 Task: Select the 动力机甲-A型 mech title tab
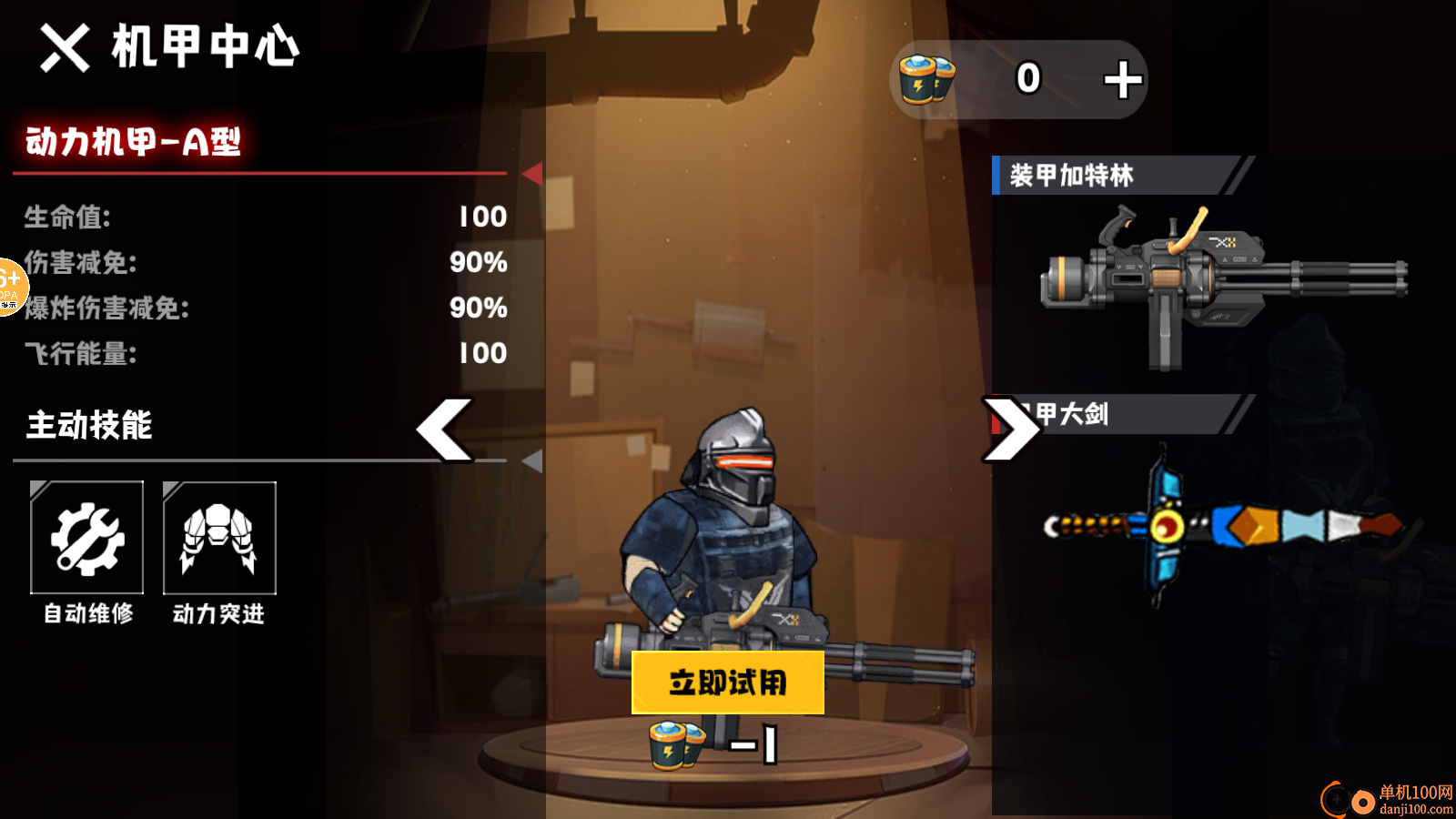132,143
